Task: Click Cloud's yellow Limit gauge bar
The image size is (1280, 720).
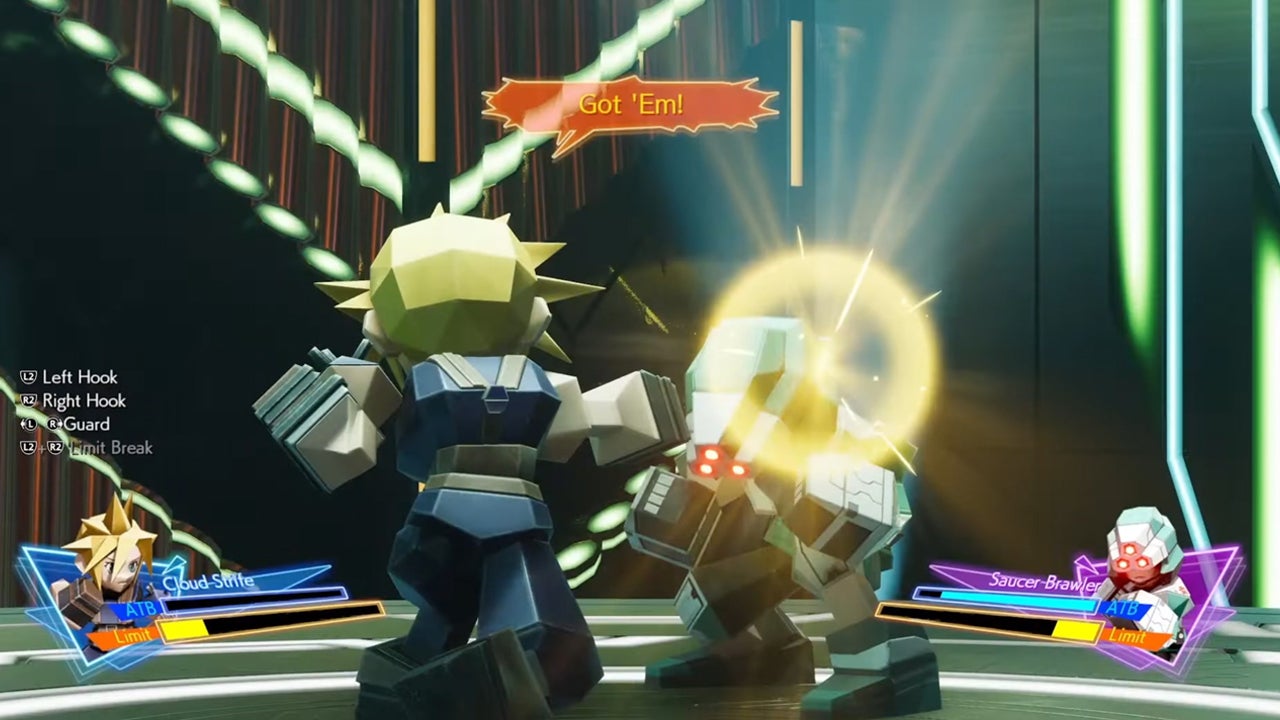Action: (x=181, y=627)
